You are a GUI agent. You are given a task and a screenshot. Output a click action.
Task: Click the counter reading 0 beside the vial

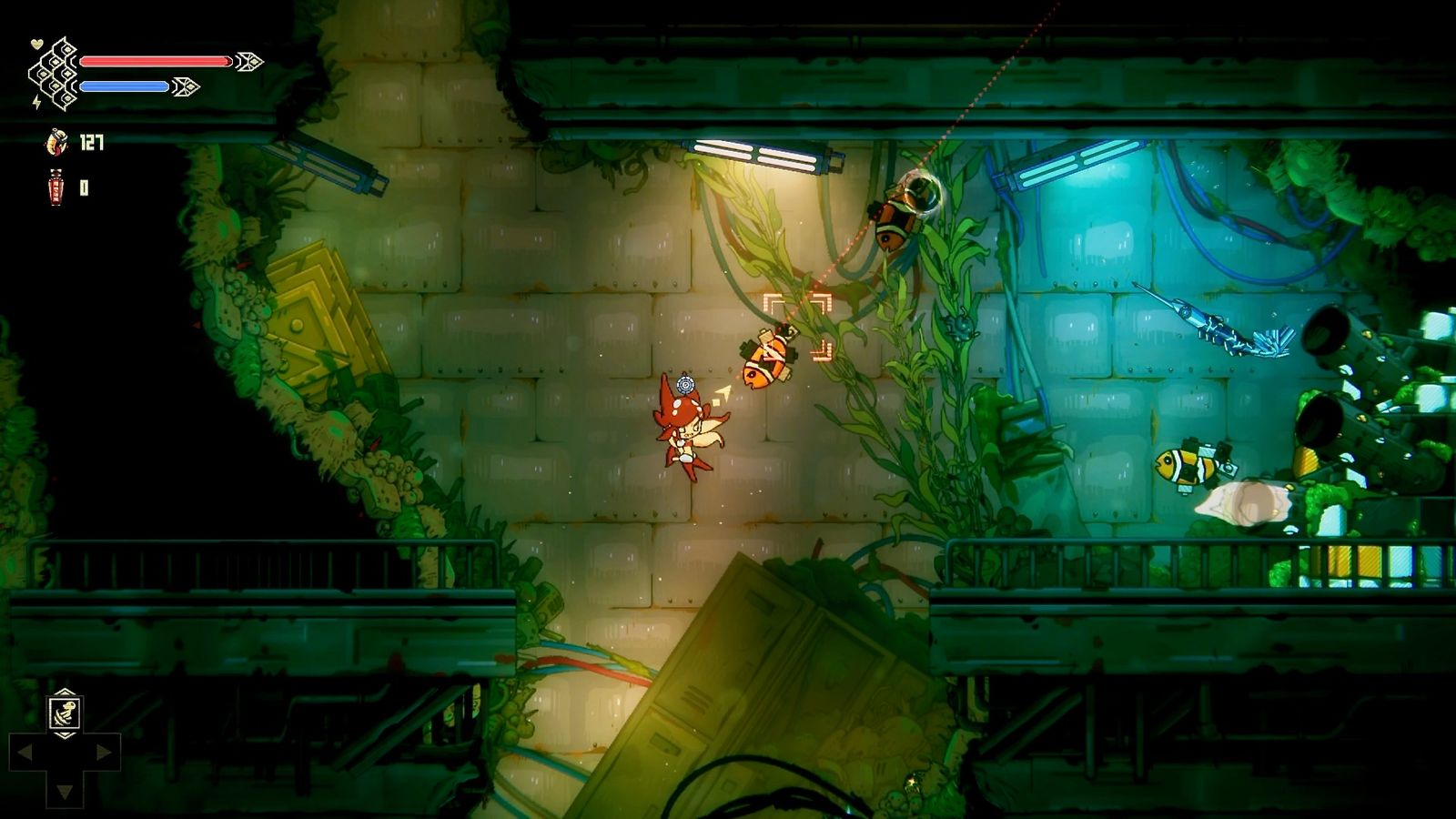[x=85, y=186]
